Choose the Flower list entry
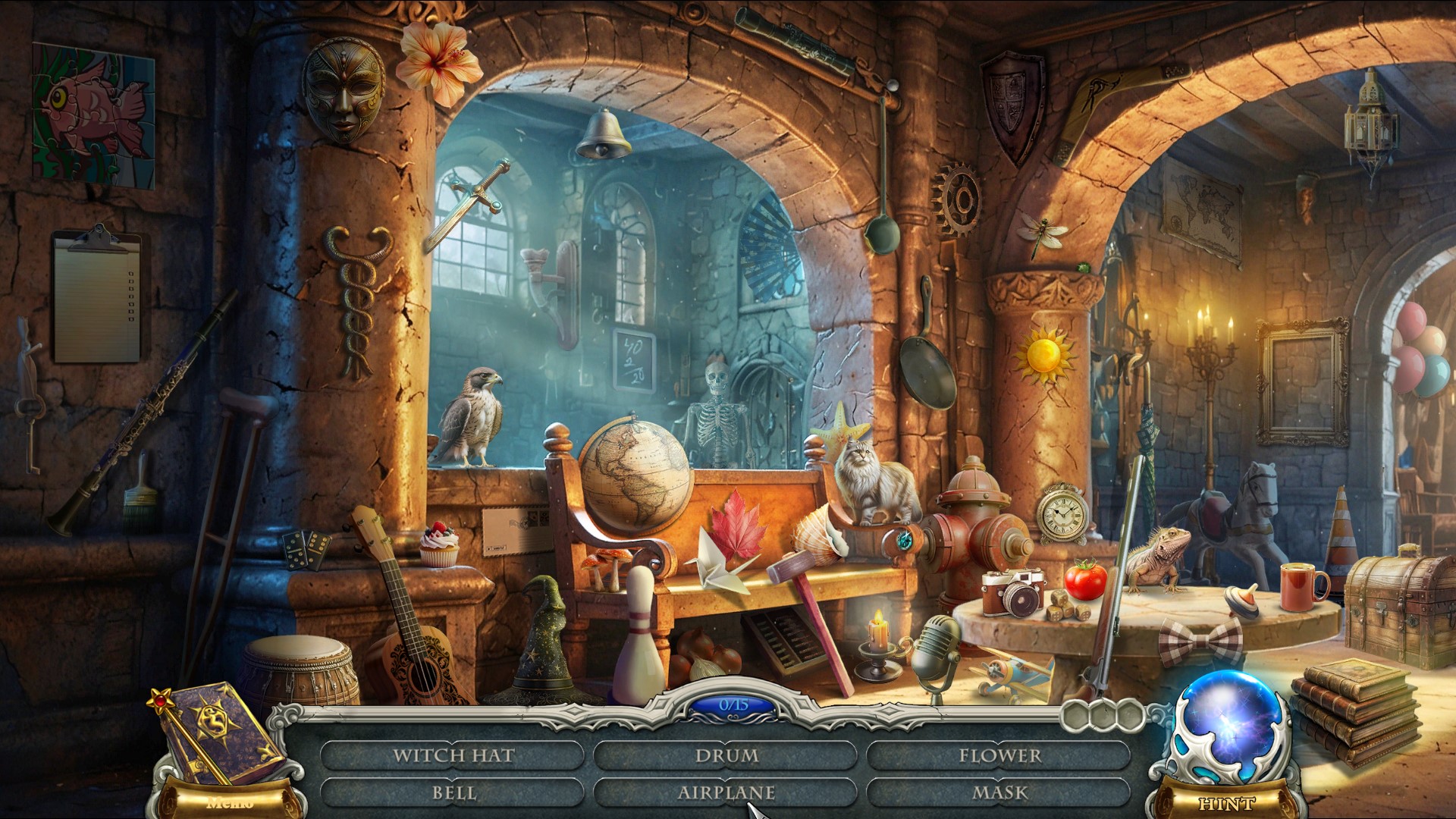The height and width of the screenshot is (819, 1456). pos(999,755)
